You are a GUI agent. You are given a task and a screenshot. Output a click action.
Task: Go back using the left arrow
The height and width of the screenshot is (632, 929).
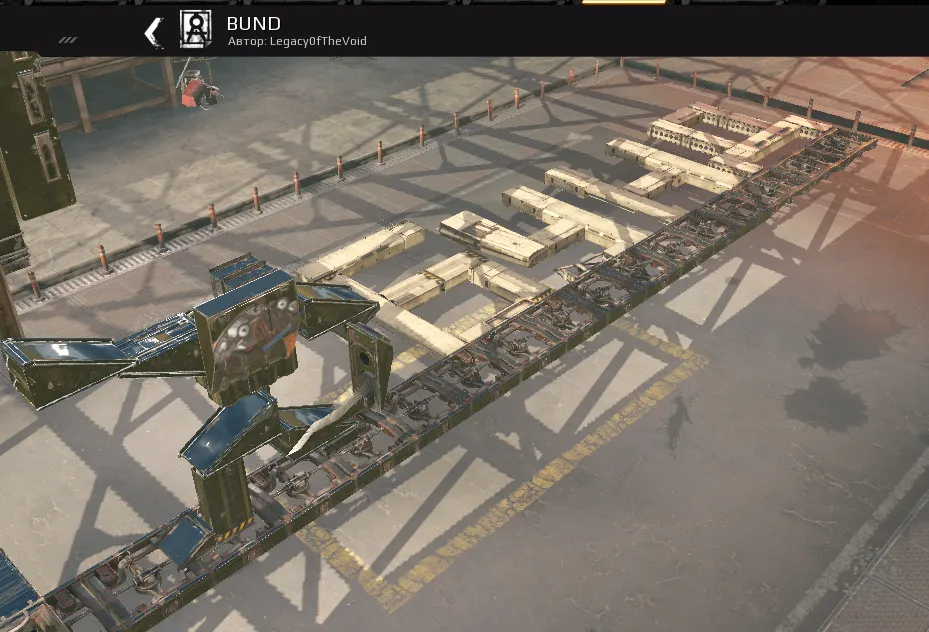153,32
